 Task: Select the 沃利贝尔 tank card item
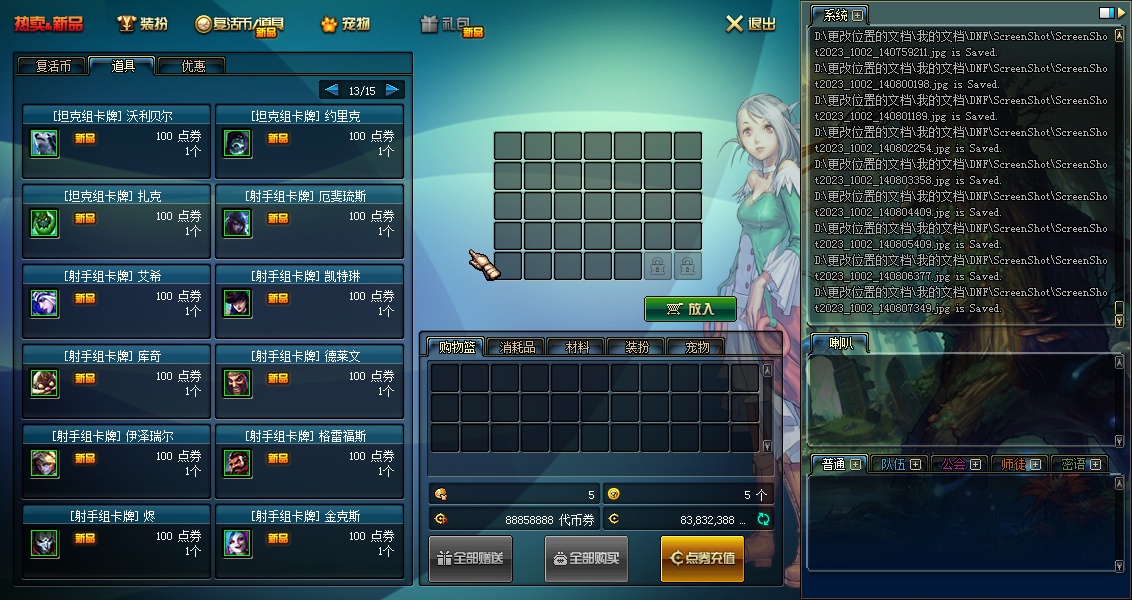[116, 142]
